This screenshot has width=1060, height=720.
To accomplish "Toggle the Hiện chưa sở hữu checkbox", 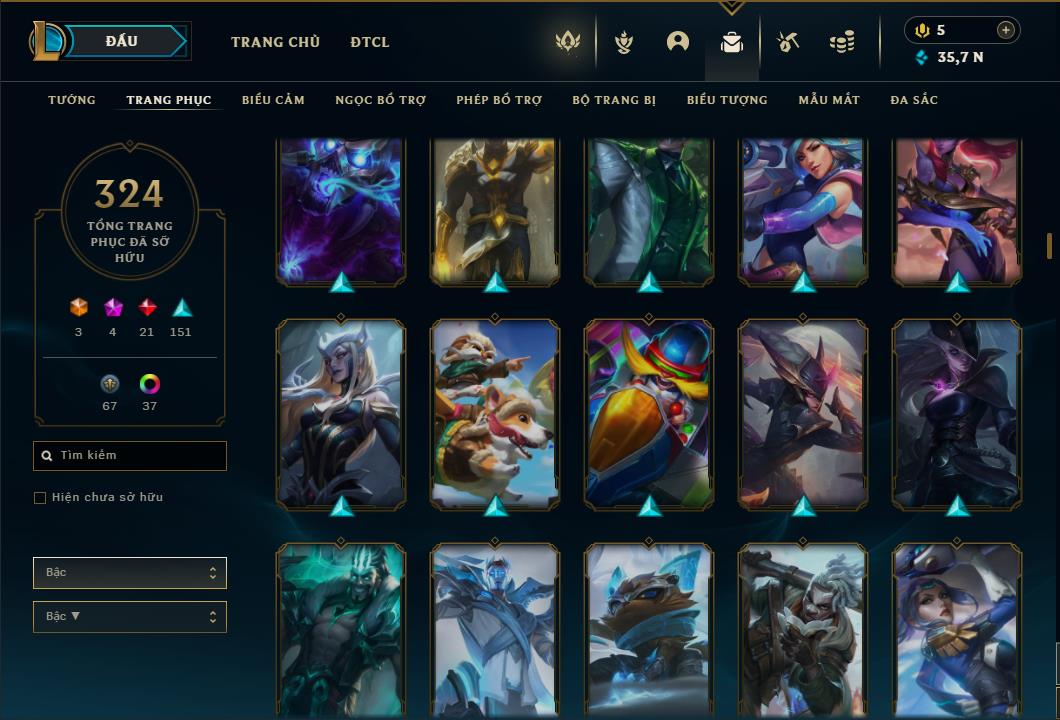I will tap(40, 498).
